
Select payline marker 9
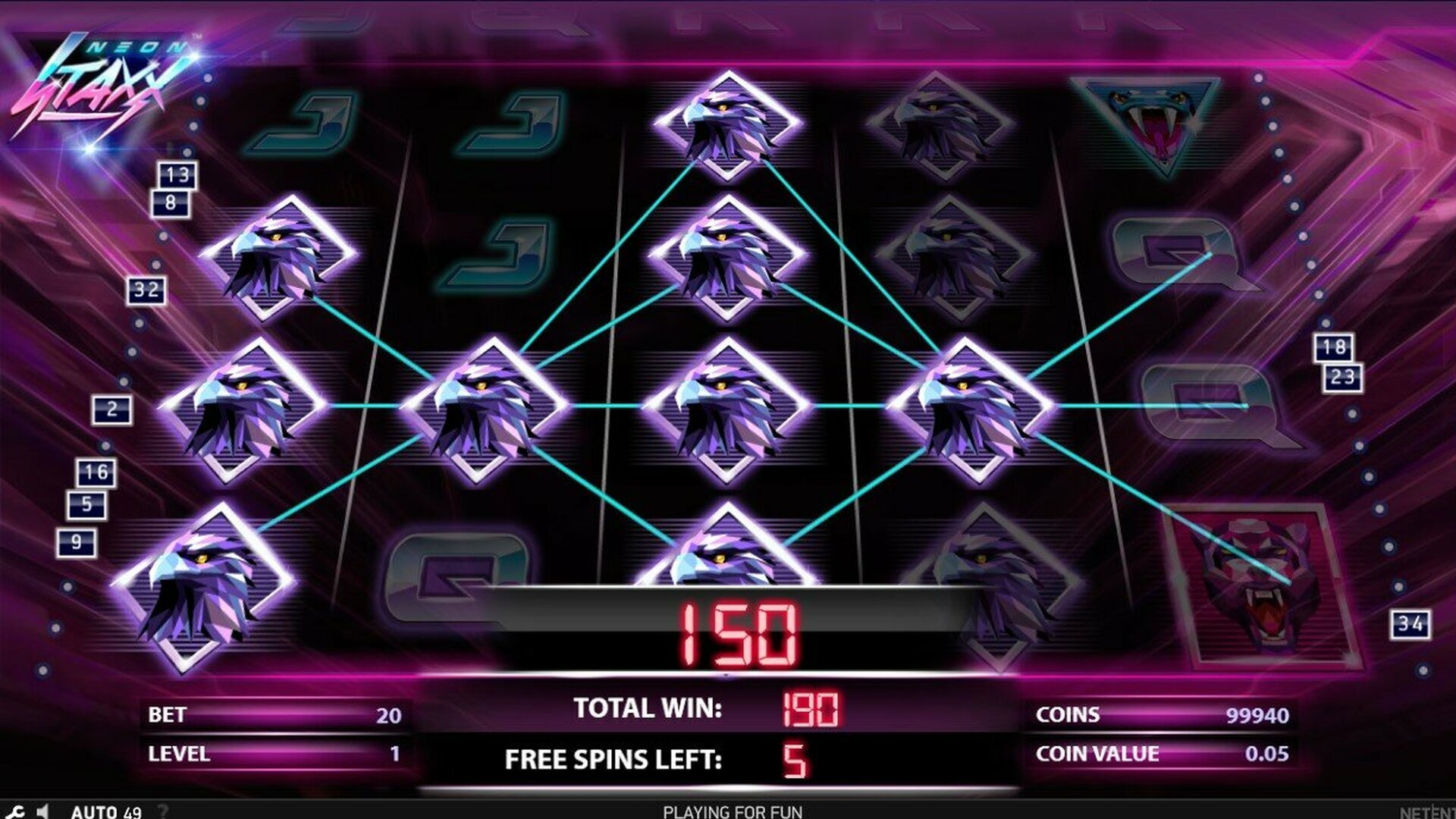pyautogui.click(x=77, y=542)
